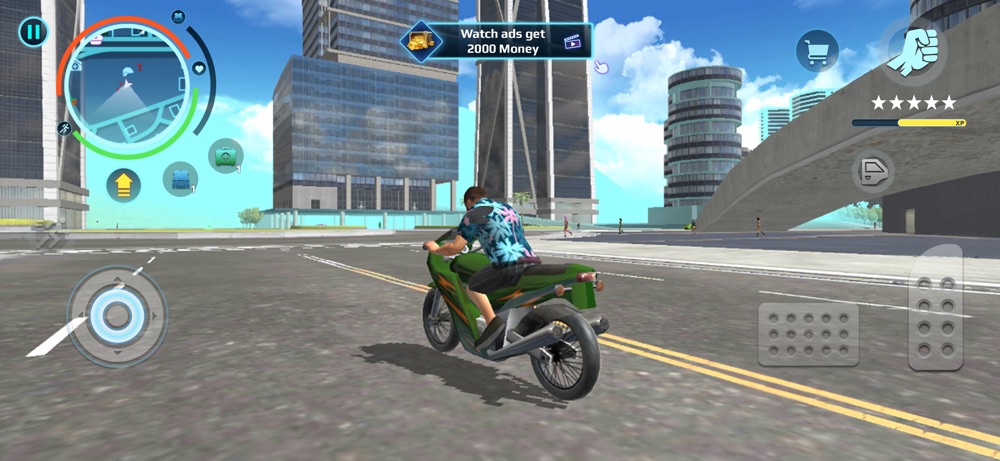Use the green medkit item
This screenshot has width=1000, height=461.
(x=225, y=156)
